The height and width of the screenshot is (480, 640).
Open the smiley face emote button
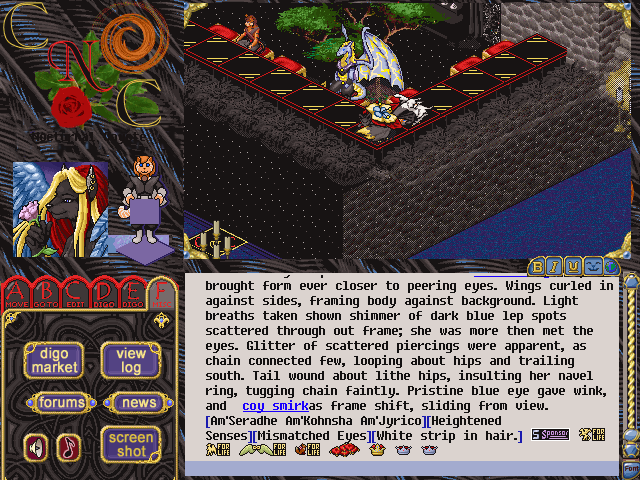pyautogui.click(x=591, y=266)
